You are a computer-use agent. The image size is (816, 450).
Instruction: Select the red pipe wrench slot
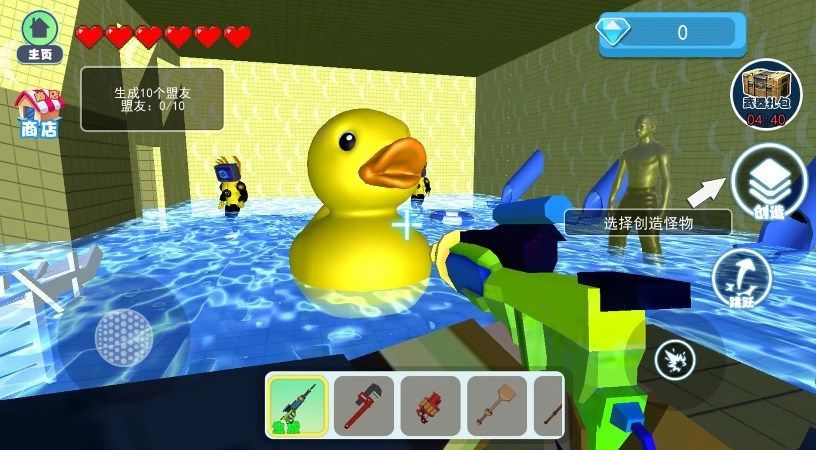click(363, 405)
